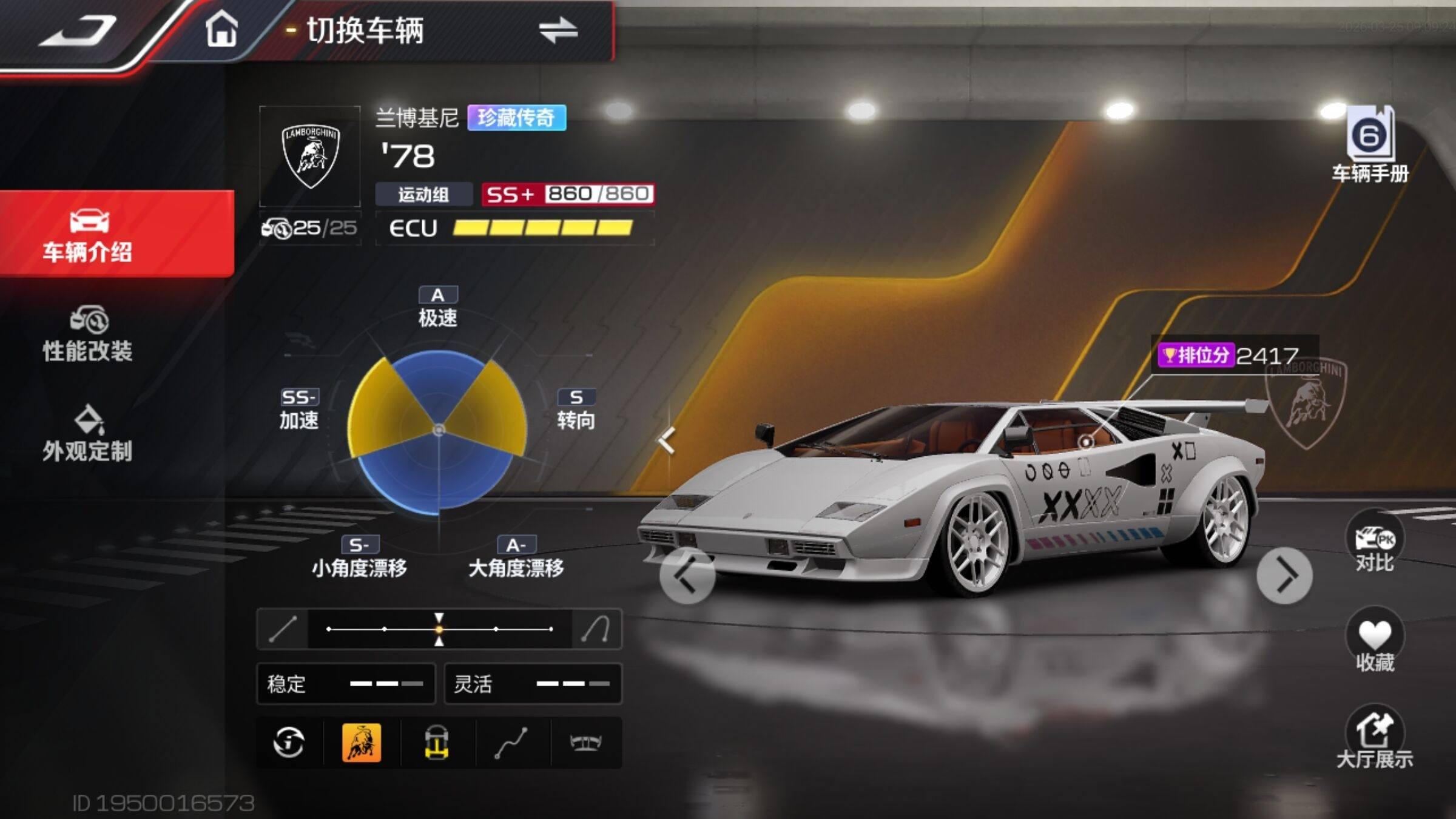The width and height of the screenshot is (1456, 819).
Task: Favorite this car with 收藏
Action: [1375, 644]
